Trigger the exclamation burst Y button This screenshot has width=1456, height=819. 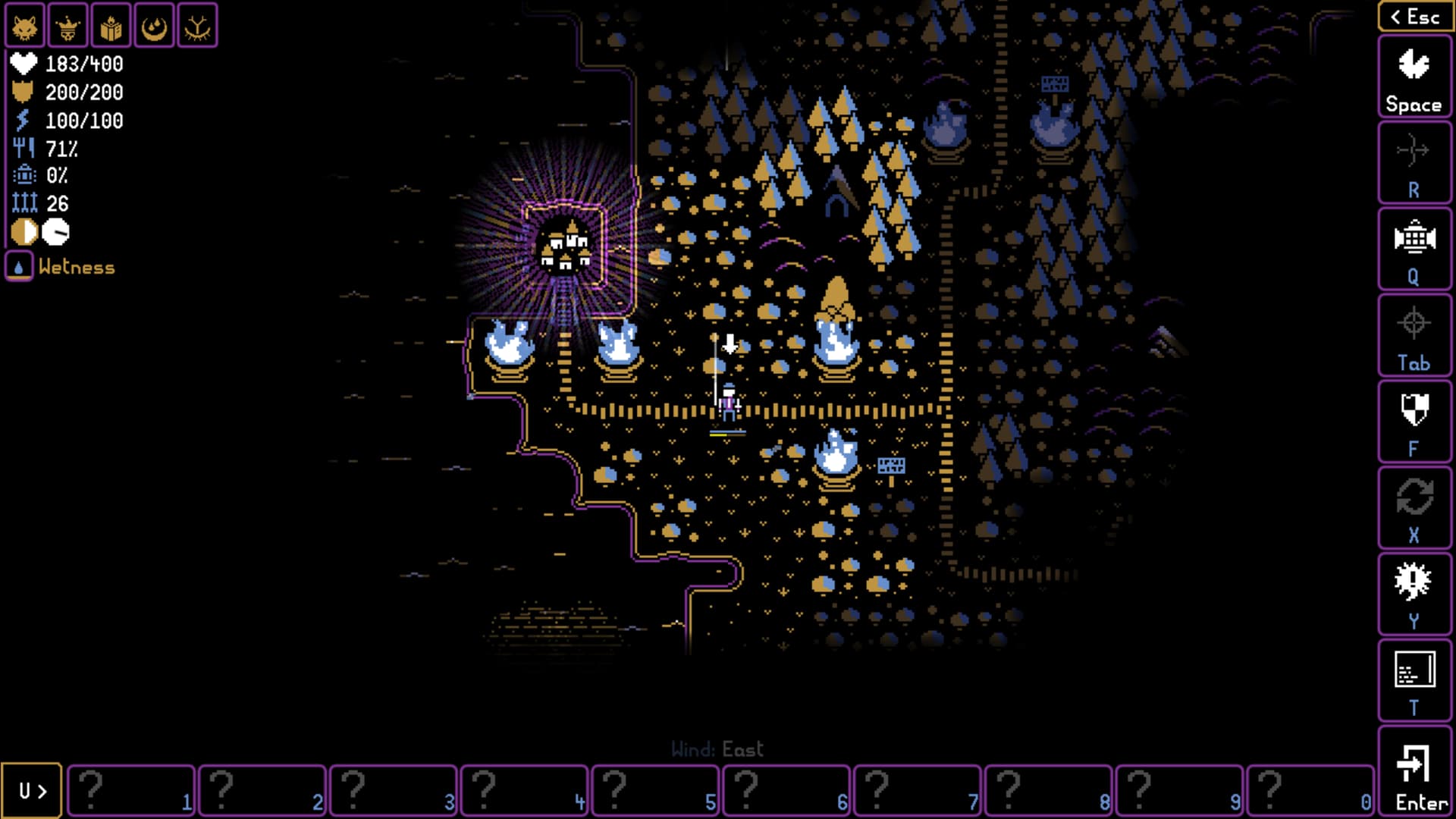[1414, 595]
